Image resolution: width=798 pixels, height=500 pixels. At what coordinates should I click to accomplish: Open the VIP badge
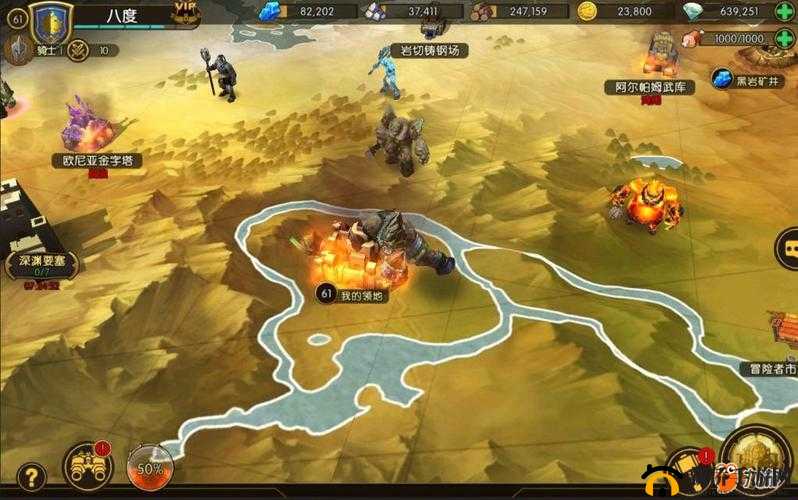coord(184,12)
